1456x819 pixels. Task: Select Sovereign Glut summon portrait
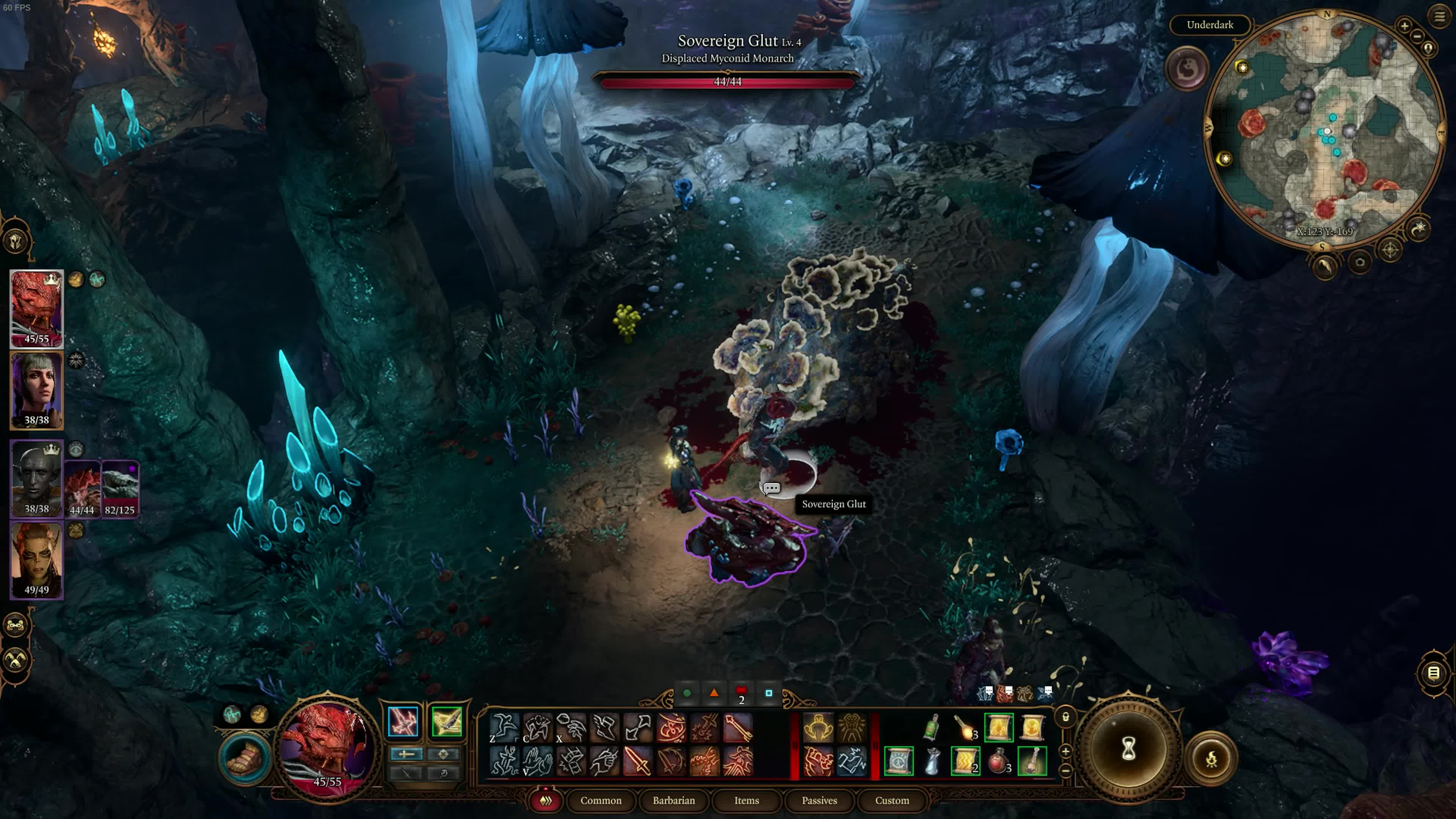tap(83, 488)
